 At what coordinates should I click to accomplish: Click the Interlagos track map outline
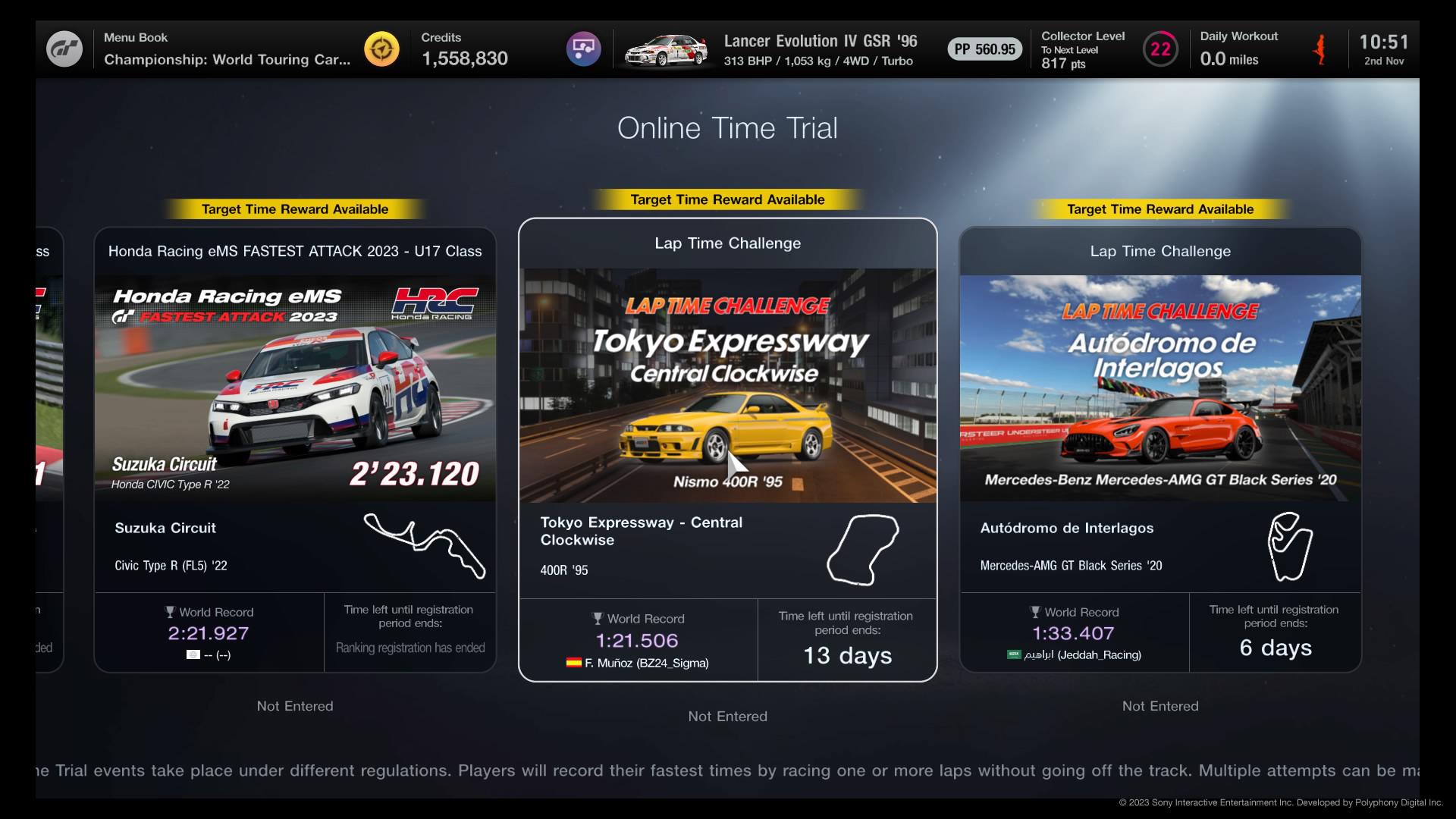coord(1289,546)
